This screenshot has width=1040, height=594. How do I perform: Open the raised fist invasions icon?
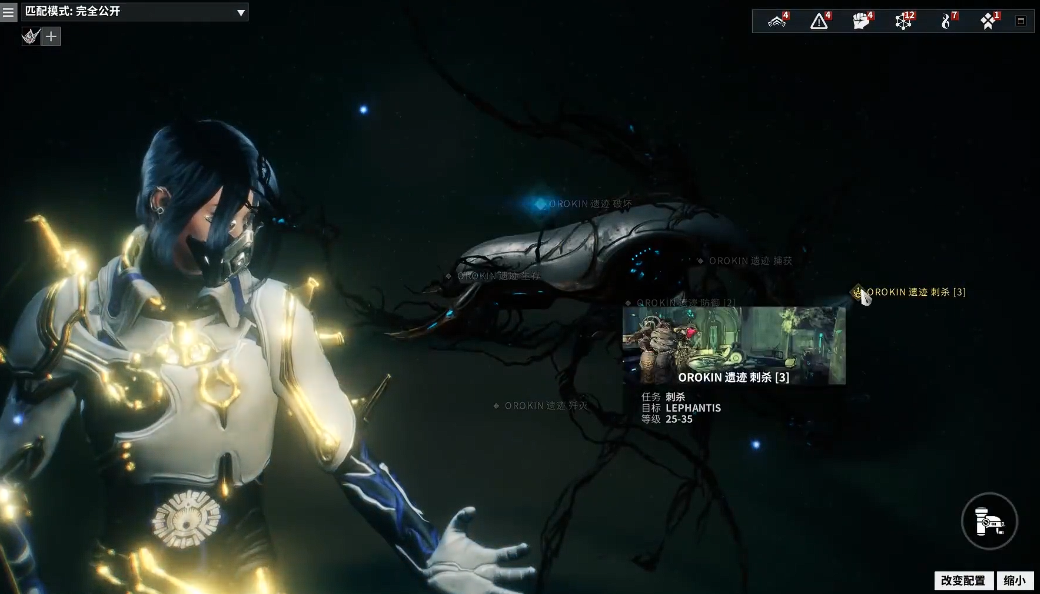pyautogui.click(x=862, y=21)
